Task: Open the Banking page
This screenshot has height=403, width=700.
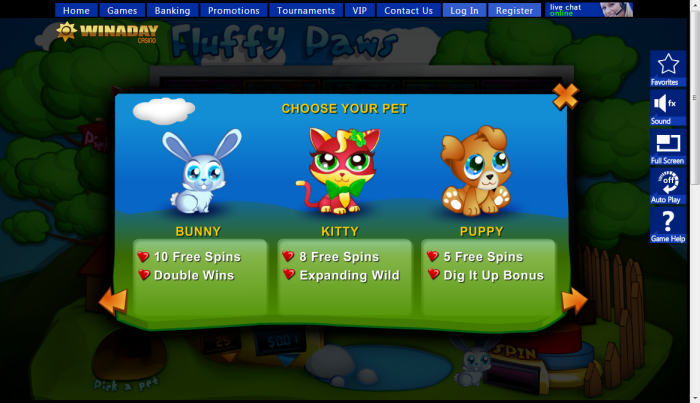Action: [173, 11]
